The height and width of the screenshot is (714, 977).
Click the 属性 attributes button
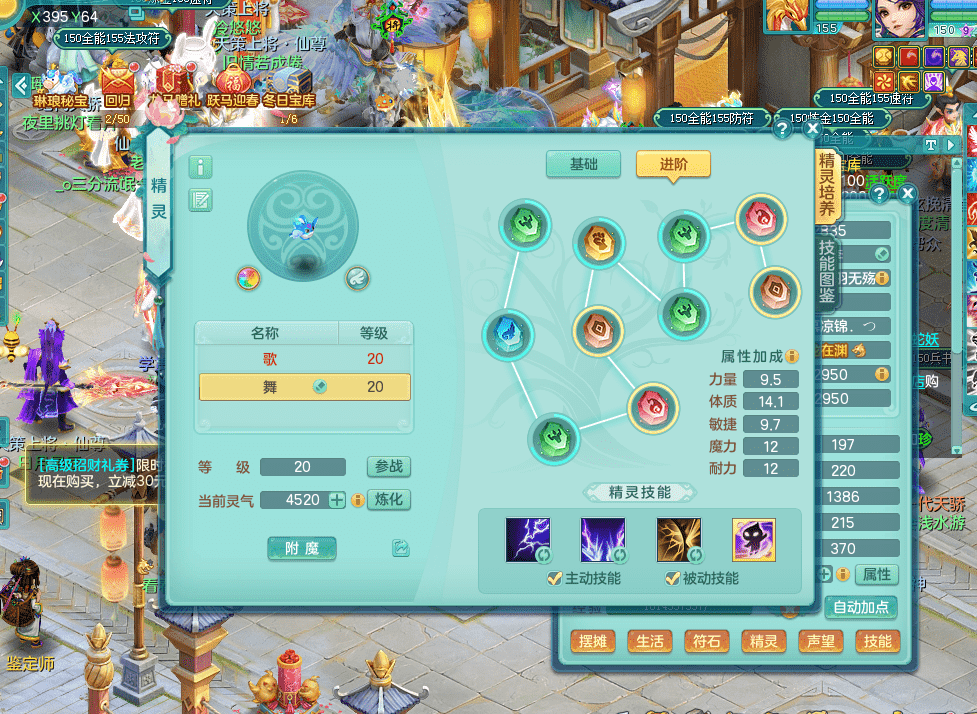pos(877,575)
